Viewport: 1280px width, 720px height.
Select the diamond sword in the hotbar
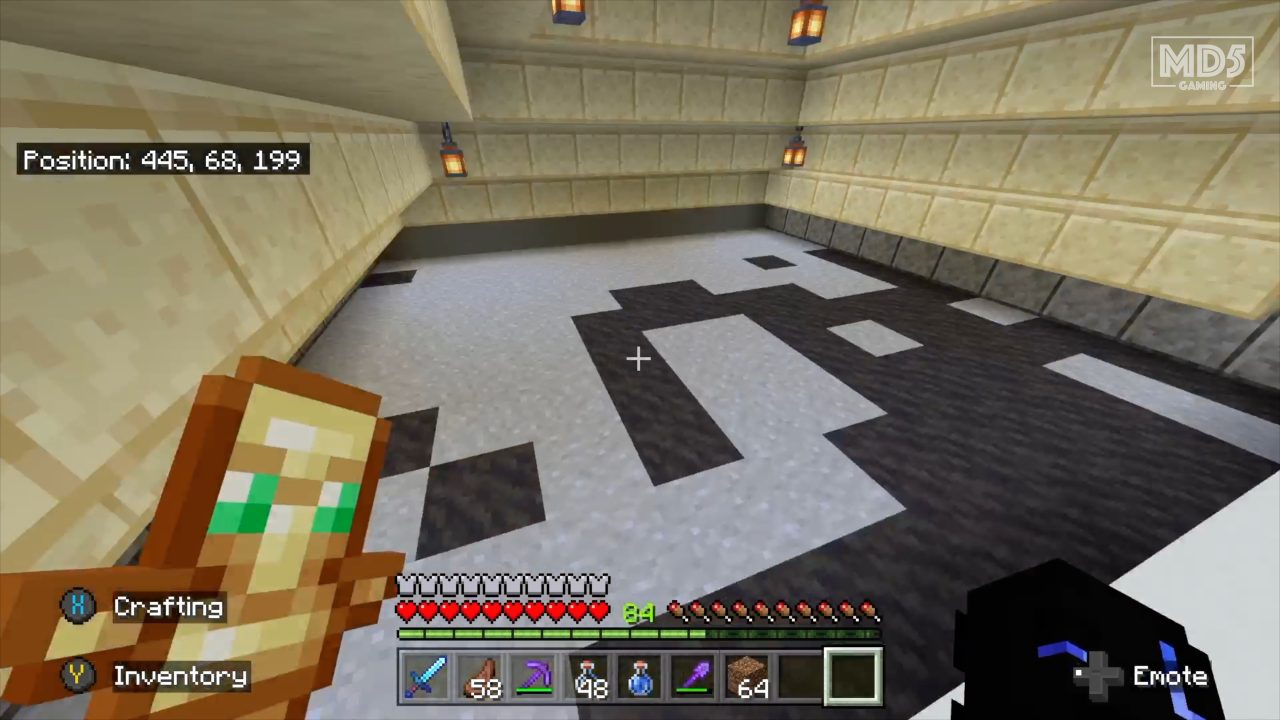pos(427,677)
